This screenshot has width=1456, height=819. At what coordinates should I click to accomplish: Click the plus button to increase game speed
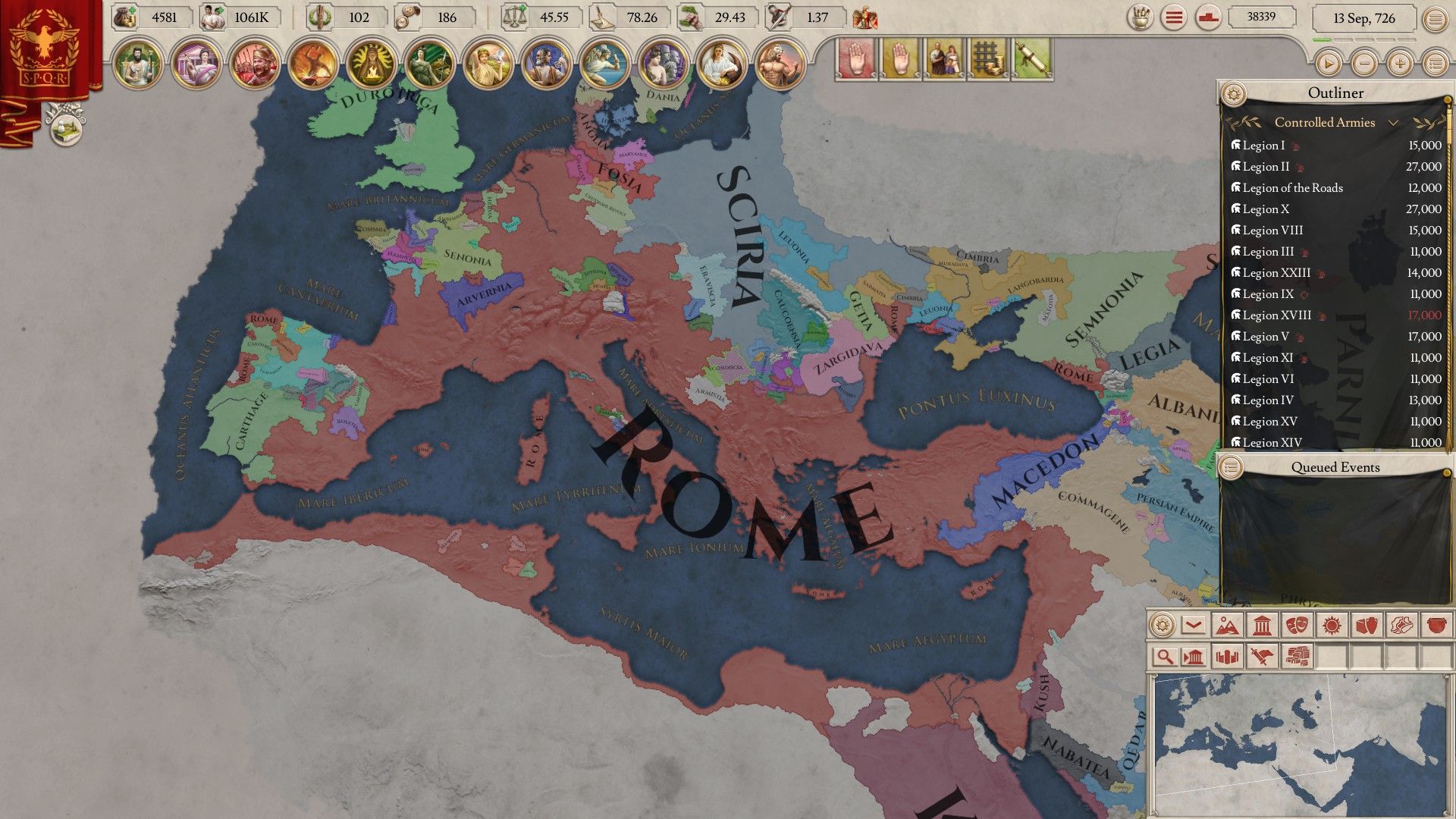point(1399,62)
